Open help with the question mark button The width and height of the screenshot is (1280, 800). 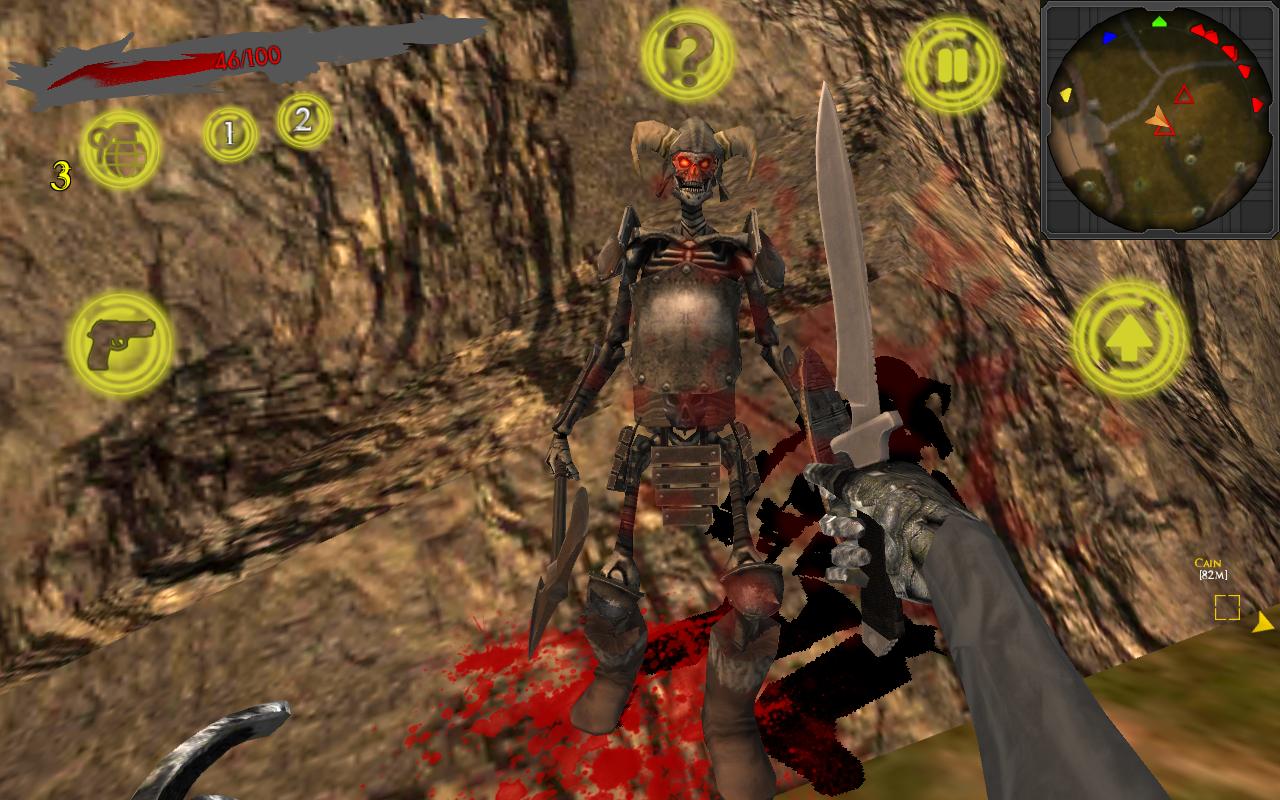687,55
